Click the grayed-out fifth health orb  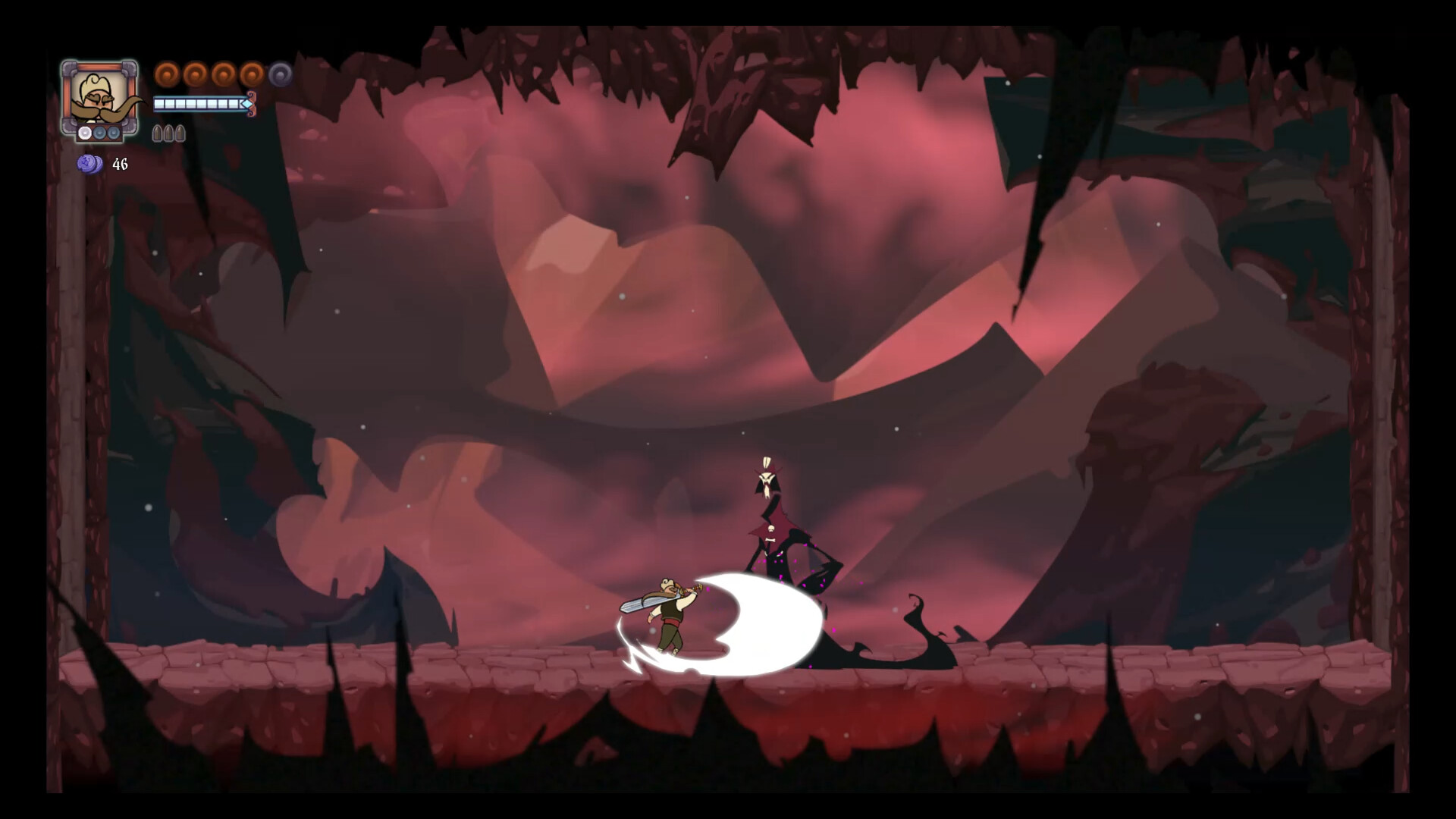pos(280,74)
